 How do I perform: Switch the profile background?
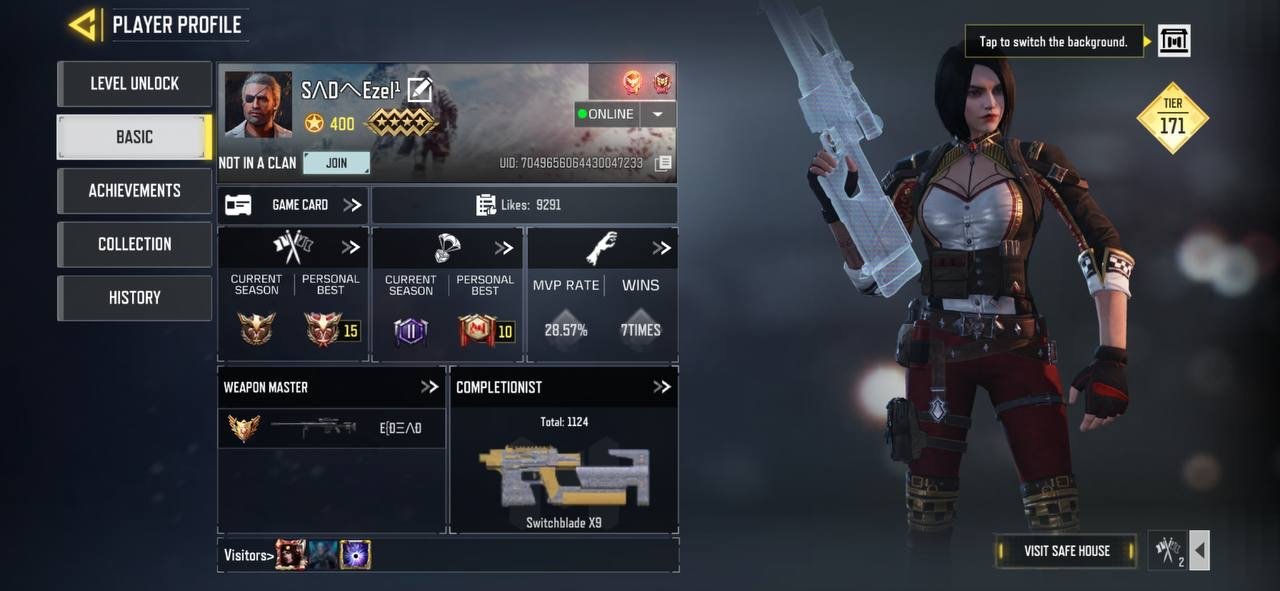point(1174,41)
